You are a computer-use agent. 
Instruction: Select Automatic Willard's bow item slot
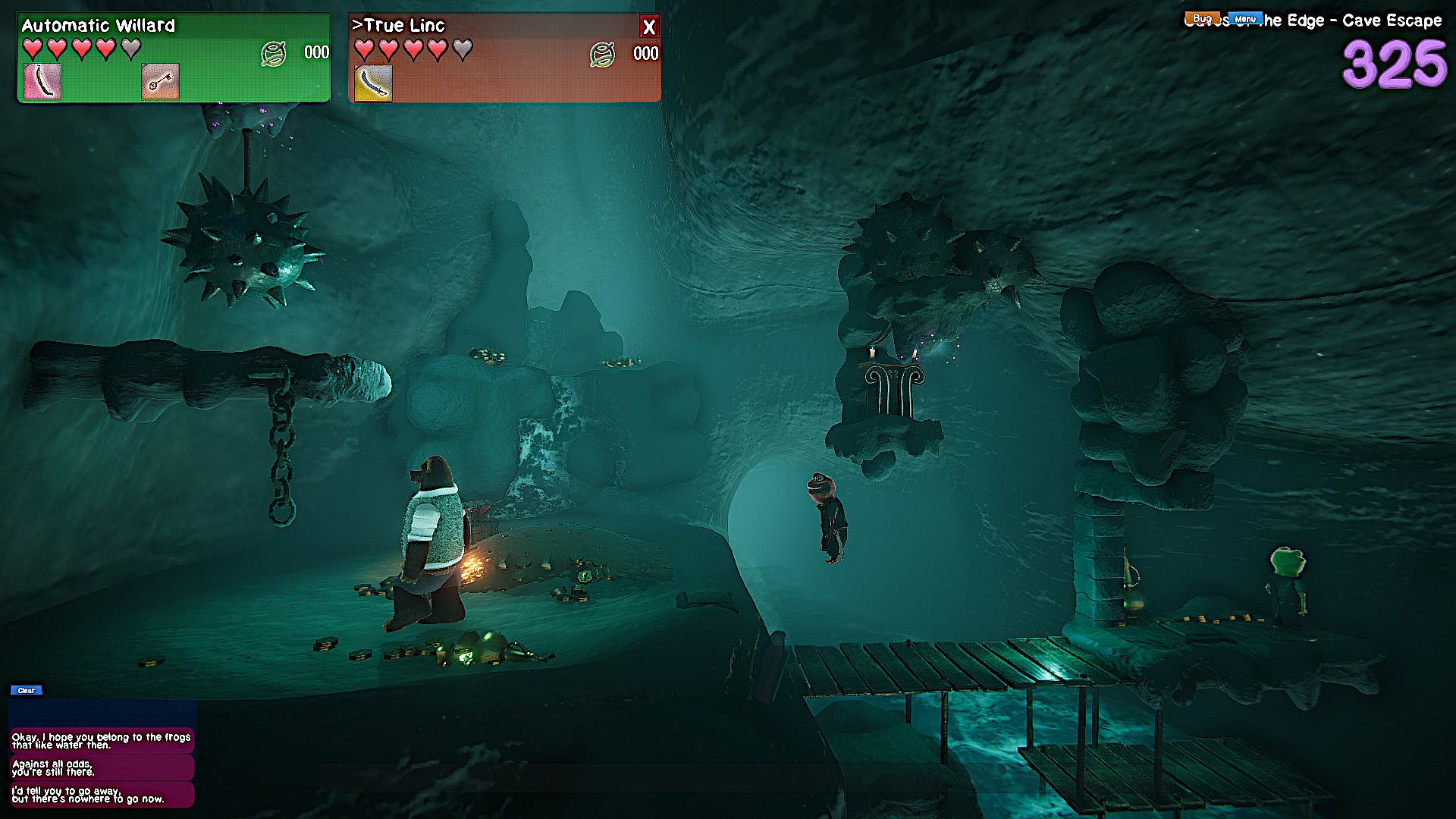coord(42,82)
